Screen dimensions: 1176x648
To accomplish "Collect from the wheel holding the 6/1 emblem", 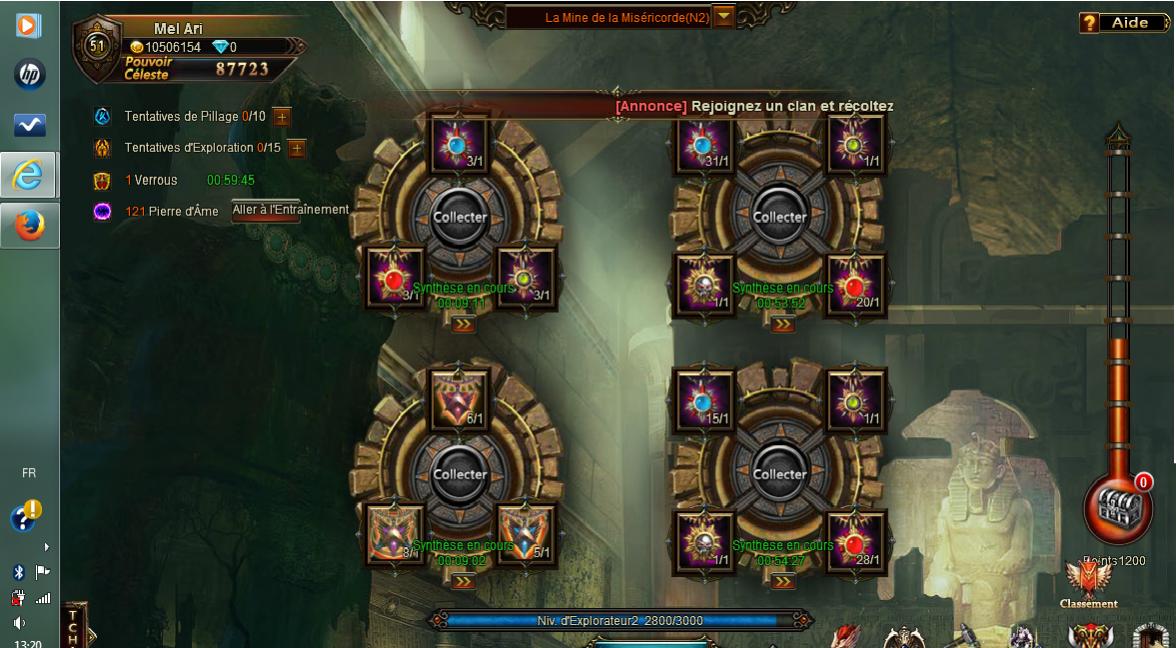I will pyautogui.click(x=460, y=474).
